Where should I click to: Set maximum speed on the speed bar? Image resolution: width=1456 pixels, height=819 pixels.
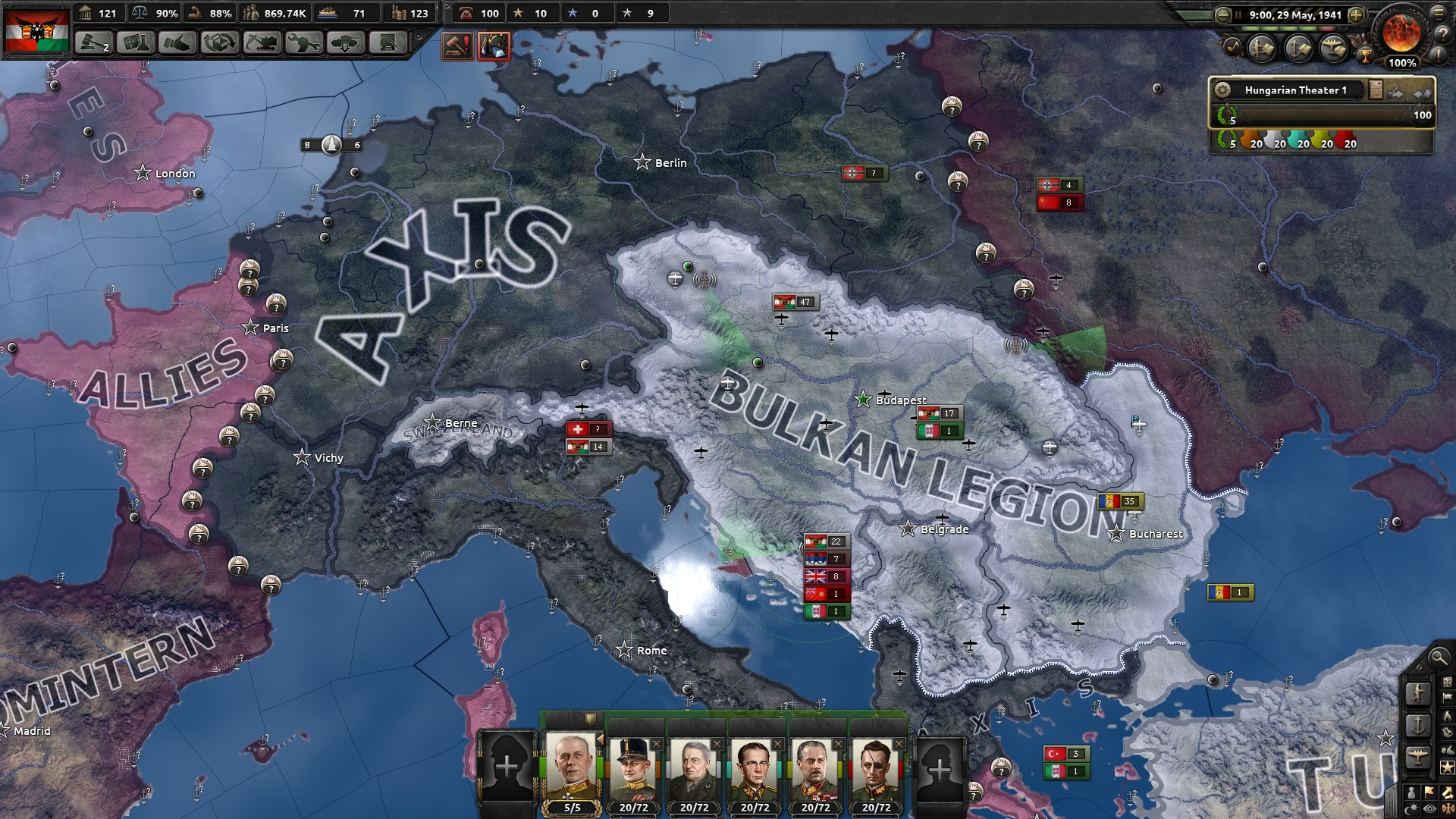tap(1326, 29)
